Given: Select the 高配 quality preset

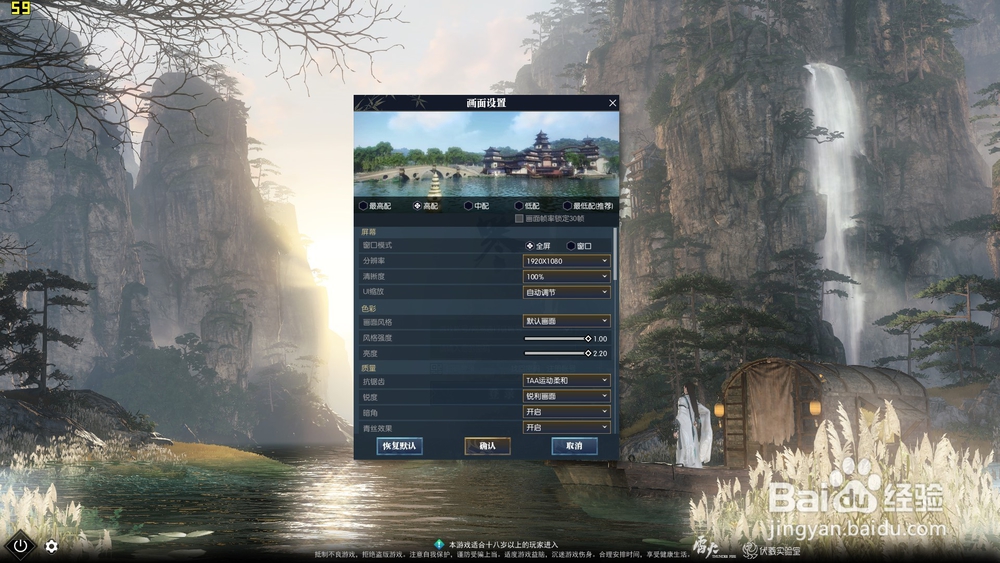Looking at the screenshot, I should tap(417, 206).
